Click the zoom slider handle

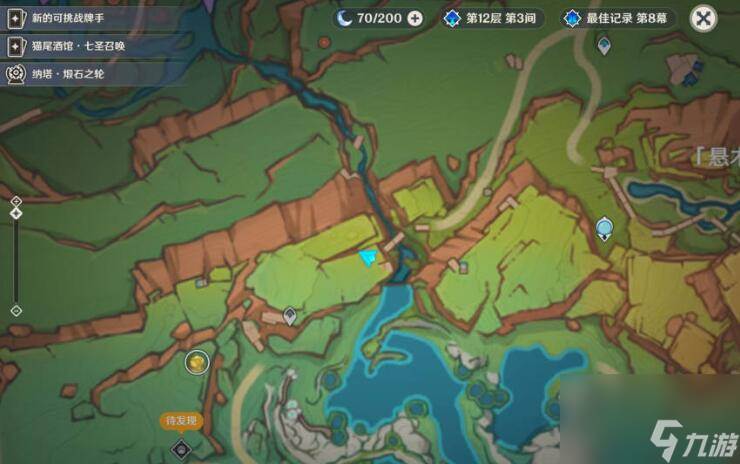(16, 213)
